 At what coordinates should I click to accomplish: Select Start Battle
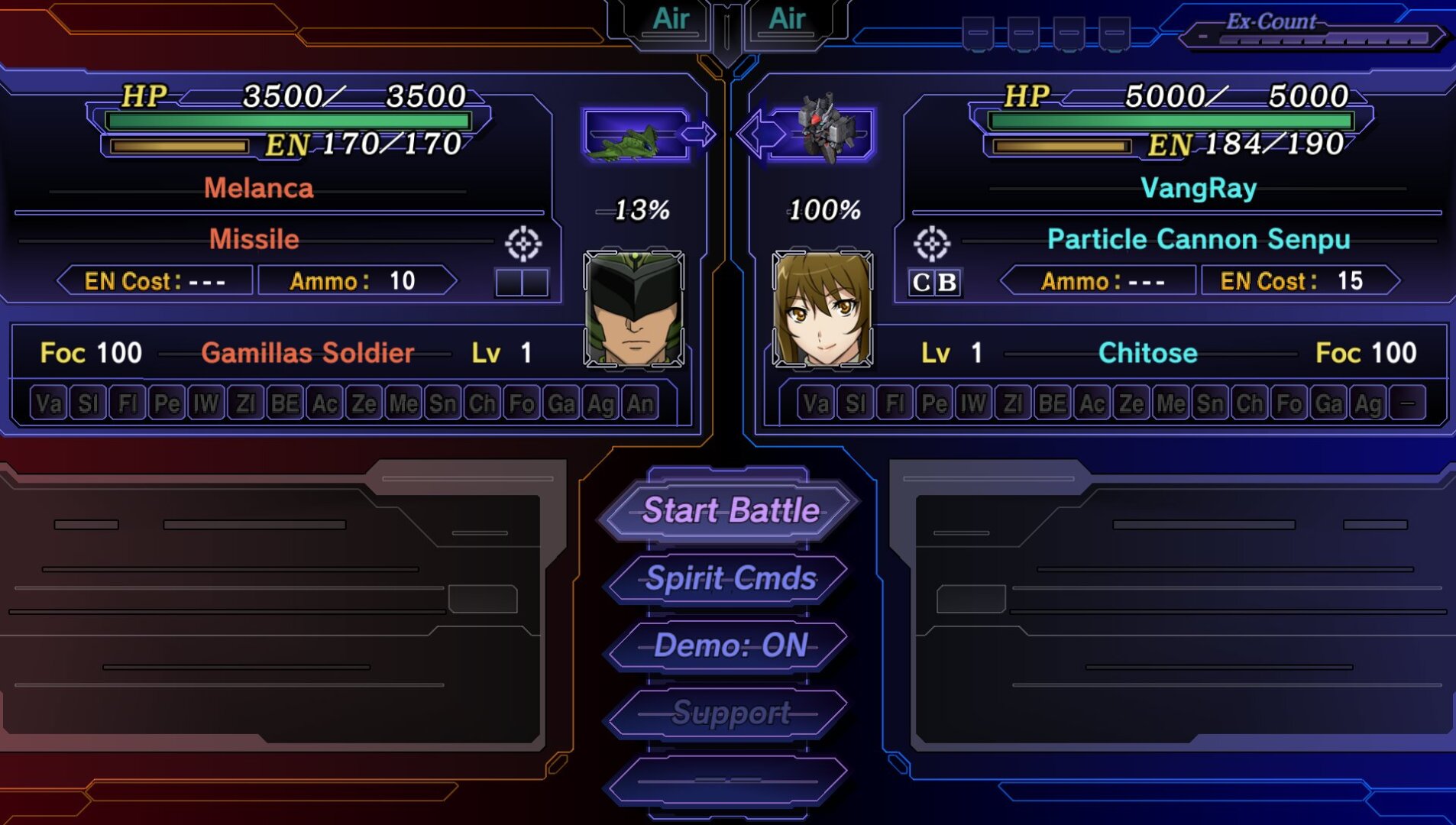point(730,510)
